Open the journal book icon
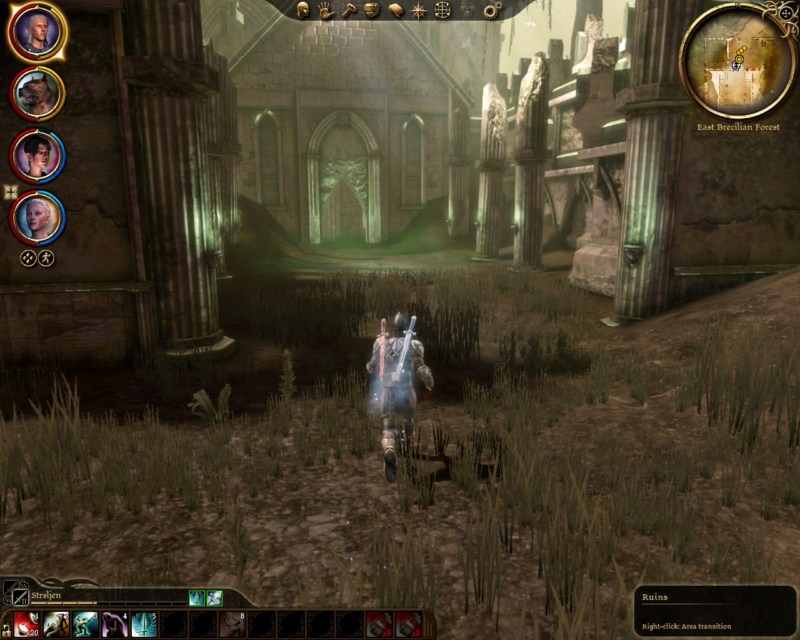 [x=396, y=10]
